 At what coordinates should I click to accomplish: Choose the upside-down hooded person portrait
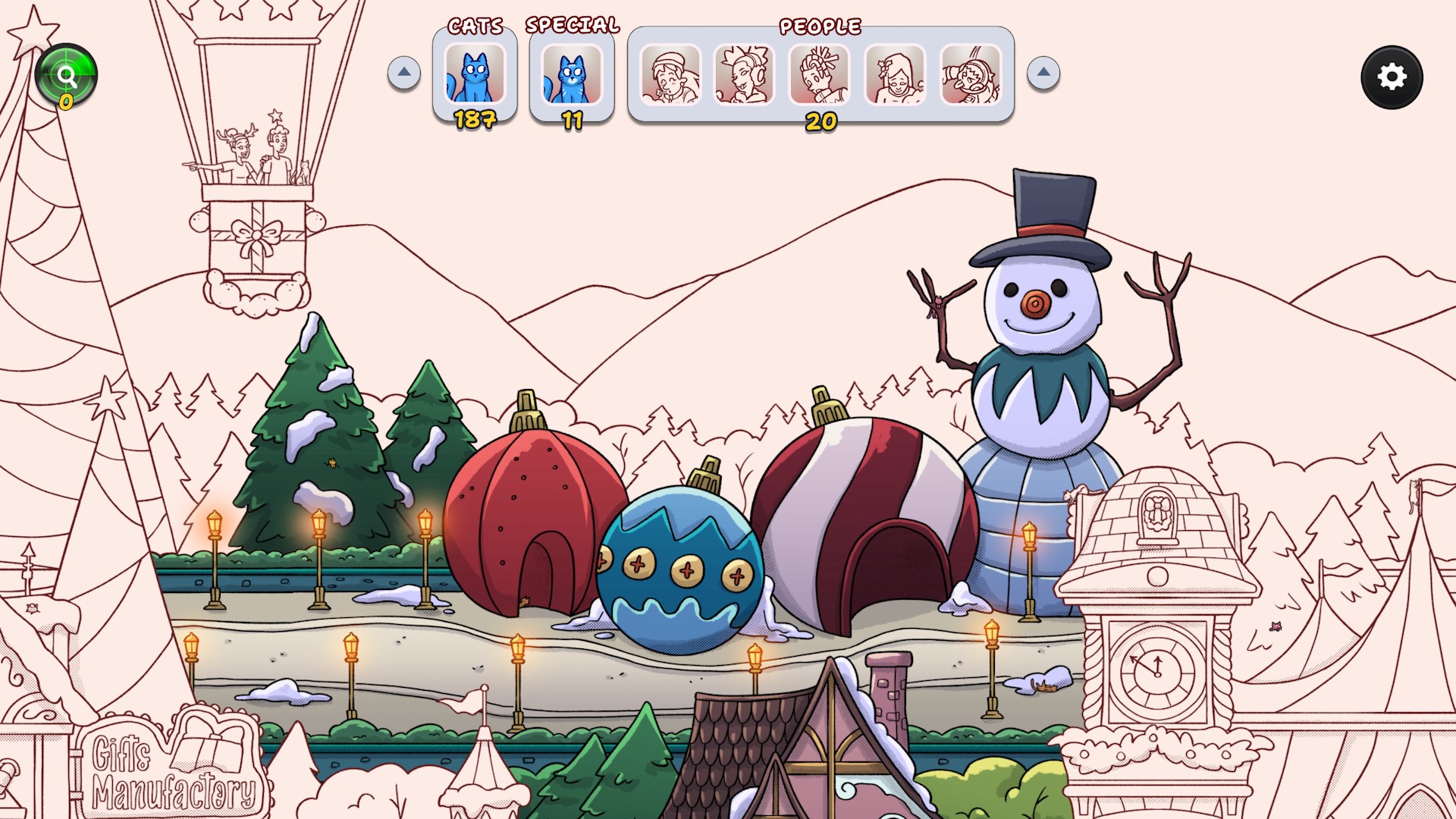[x=971, y=74]
